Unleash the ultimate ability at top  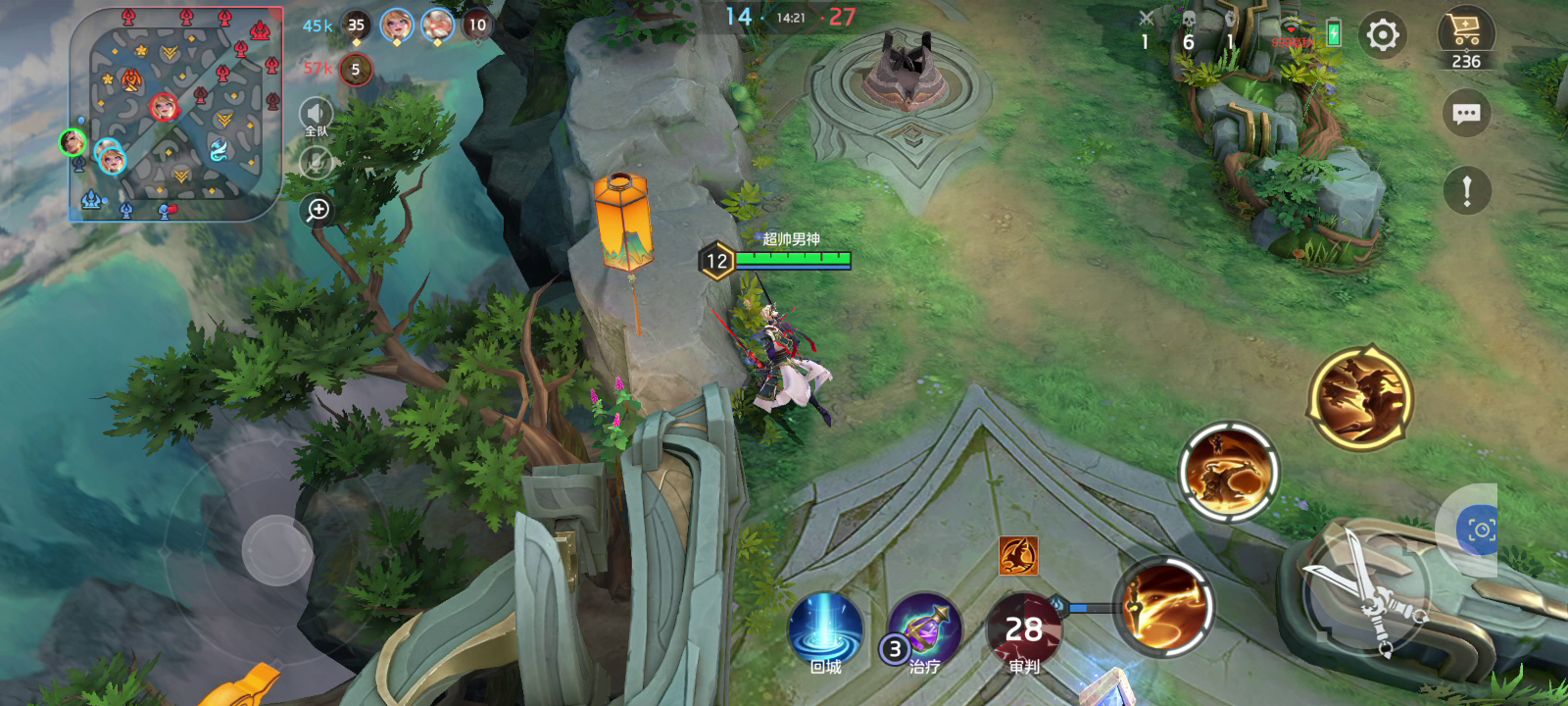pyautogui.click(x=1360, y=394)
